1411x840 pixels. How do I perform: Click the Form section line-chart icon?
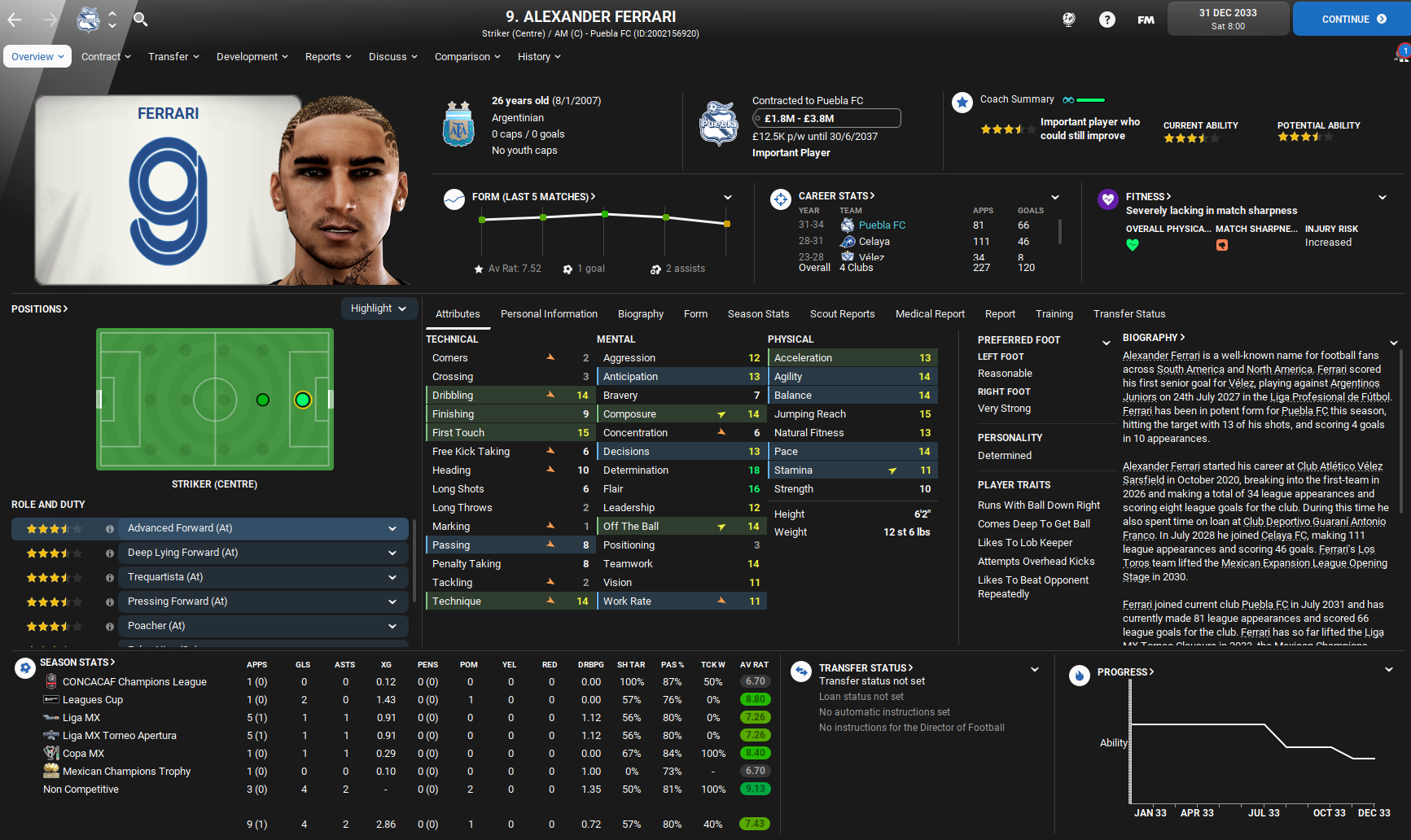pos(454,199)
